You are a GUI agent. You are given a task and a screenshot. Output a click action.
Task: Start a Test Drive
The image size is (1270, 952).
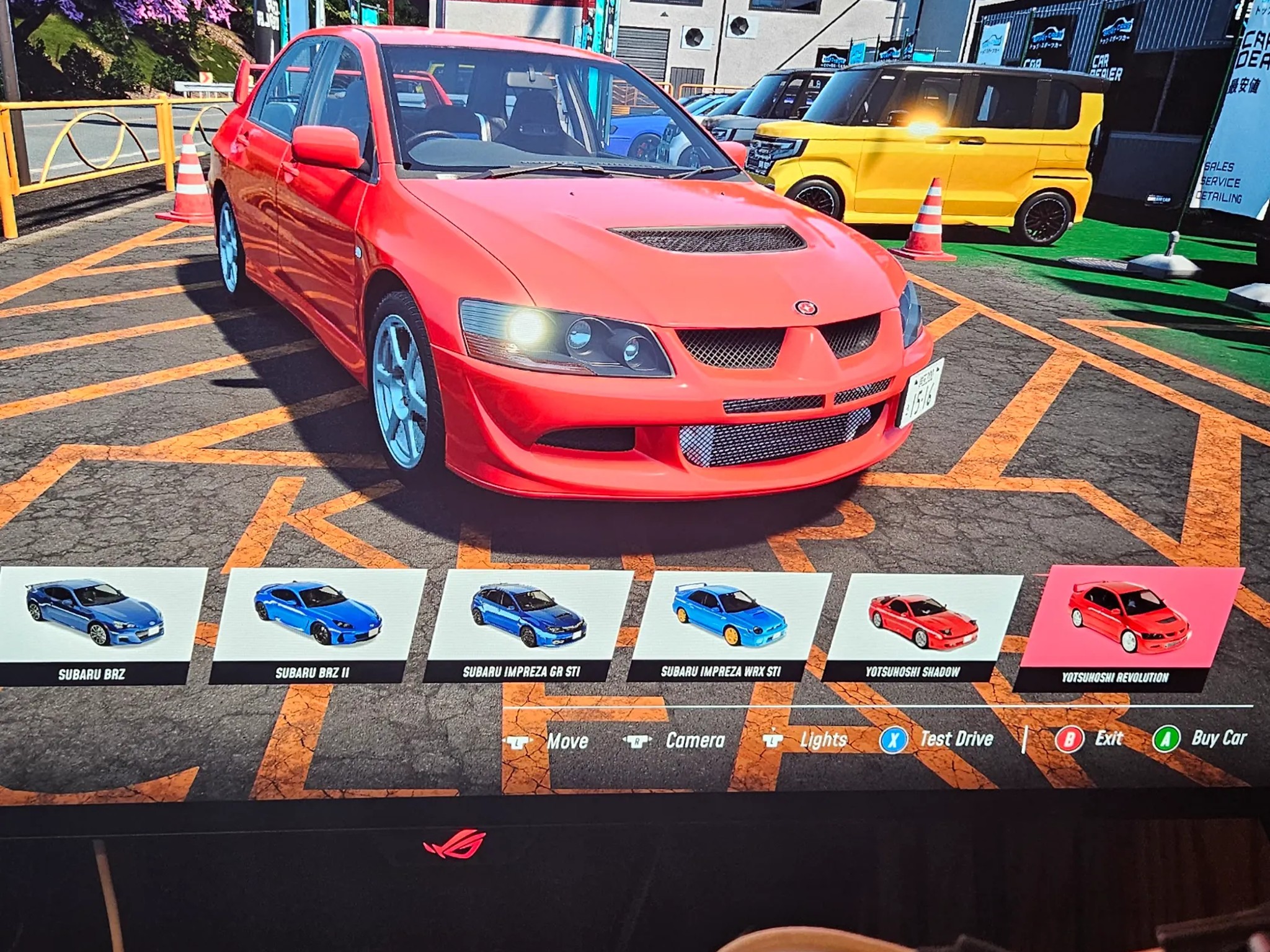(938, 739)
